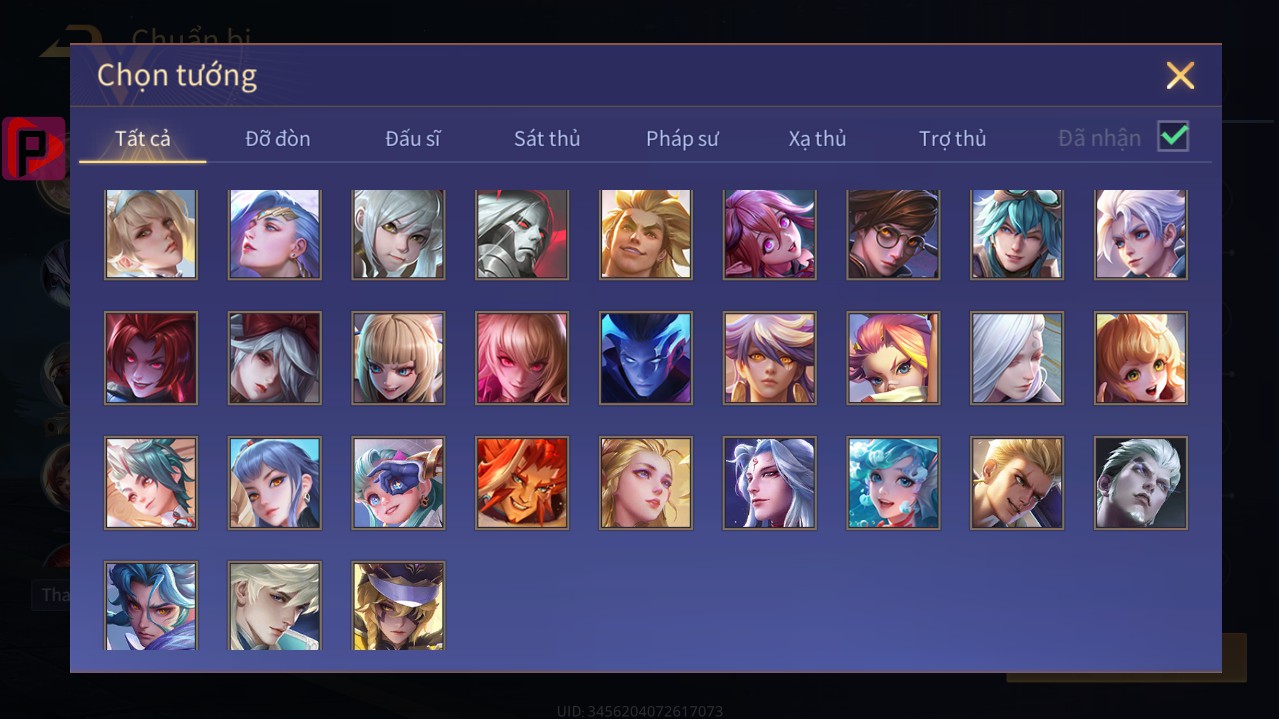Screen dimensions: 1279x719
Task: Choose the hero with purple cap and gold hair
Action: pos(398,606)
